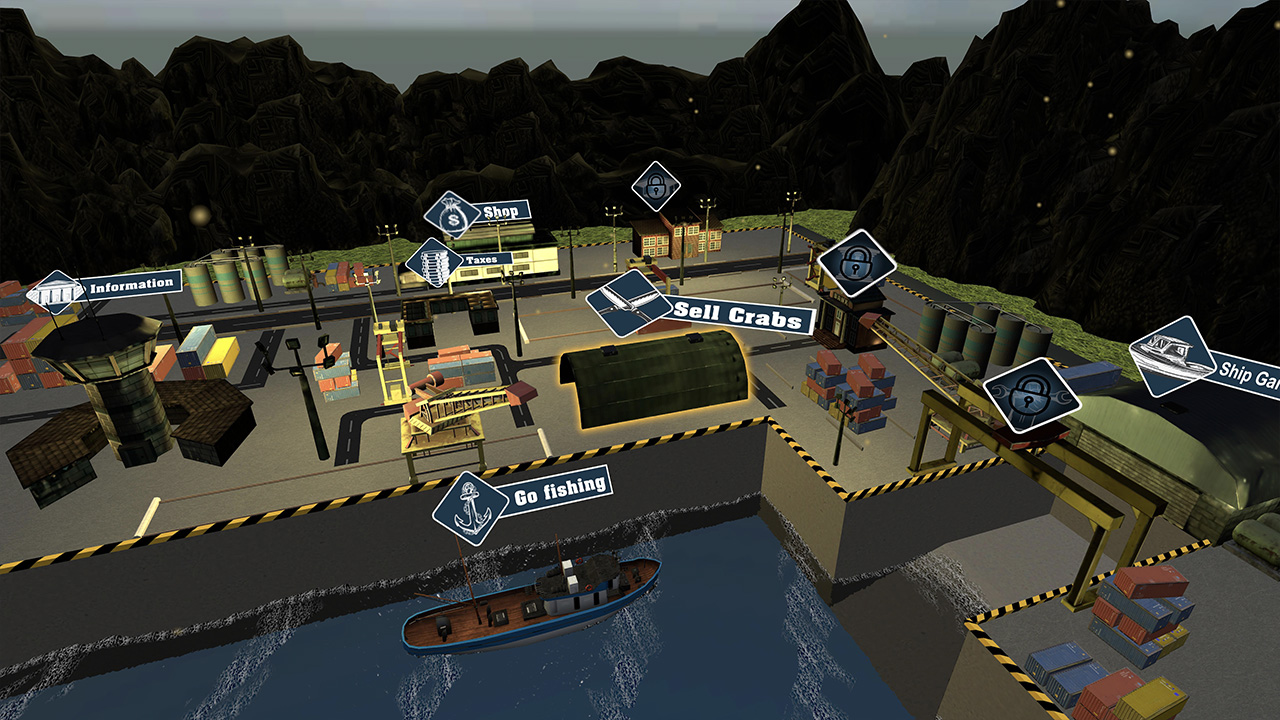Open the Shop money bag icon
The image size is (1280, 720).
click(452, 213)
